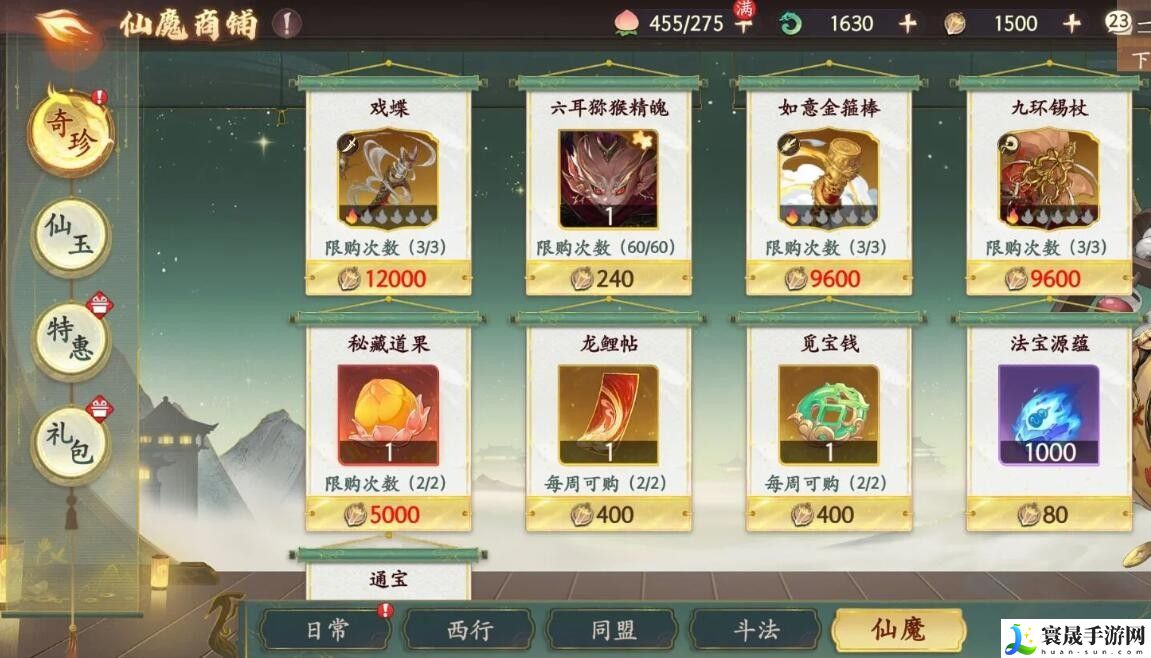Add more of the 1630 green currency
The width and height of the screenshot is (1151, 658).
(907, 23)
